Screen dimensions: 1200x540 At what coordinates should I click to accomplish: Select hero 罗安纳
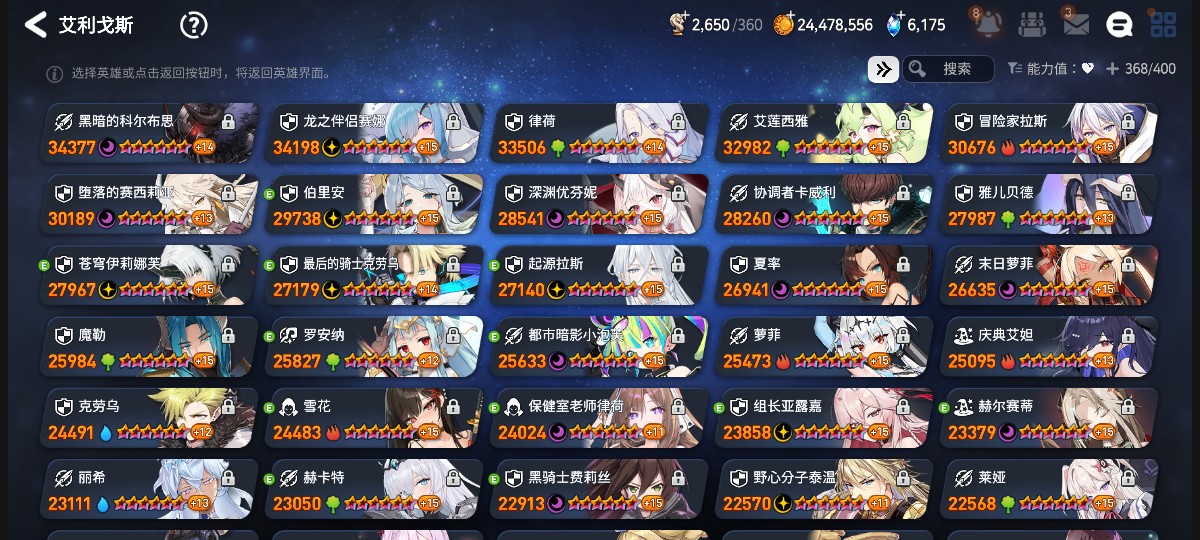point(375,346)
